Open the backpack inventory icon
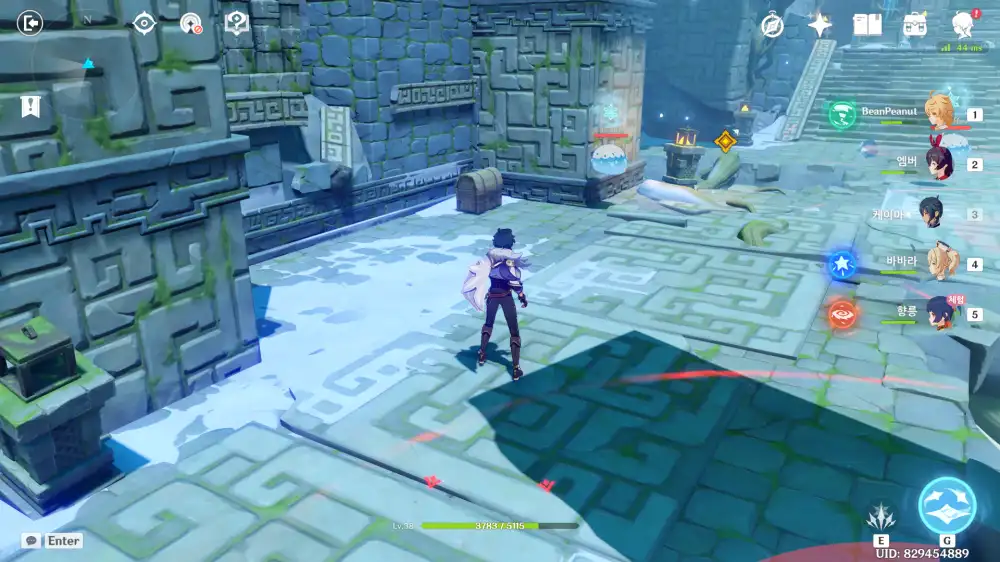 click(x=914, y=25)
